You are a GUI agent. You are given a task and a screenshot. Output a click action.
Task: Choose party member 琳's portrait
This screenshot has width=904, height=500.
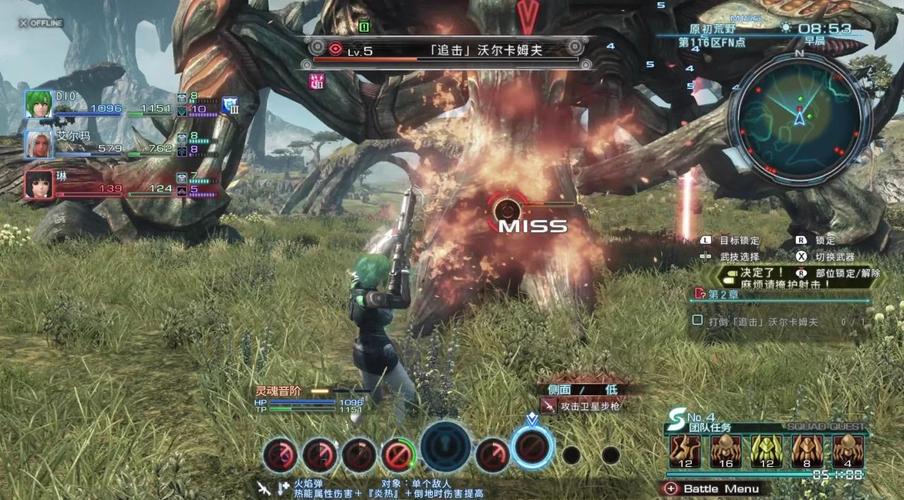pos(38,183)
